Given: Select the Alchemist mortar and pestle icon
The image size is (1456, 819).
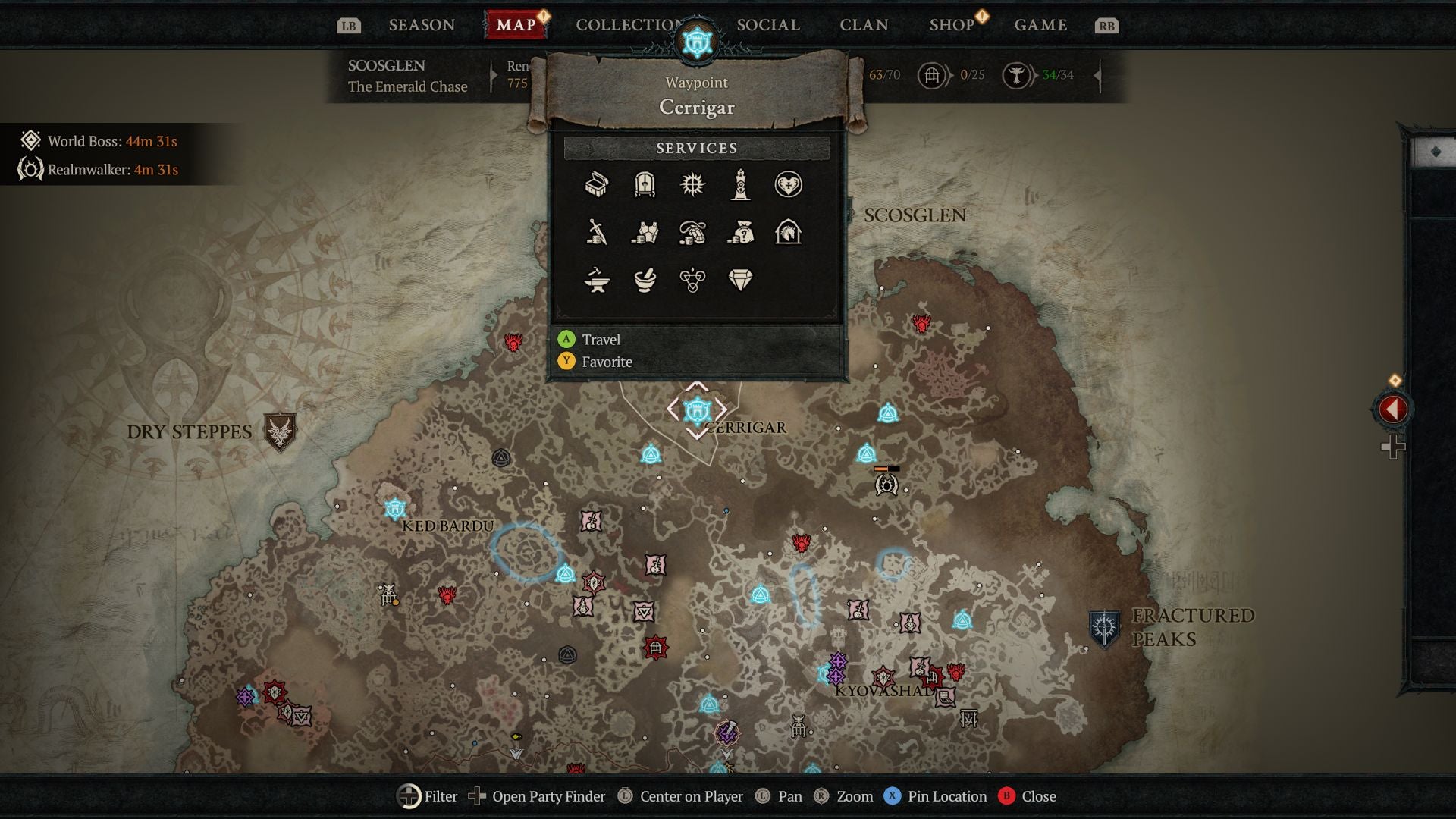Looking at the screenshot, I should coord(645,281).
